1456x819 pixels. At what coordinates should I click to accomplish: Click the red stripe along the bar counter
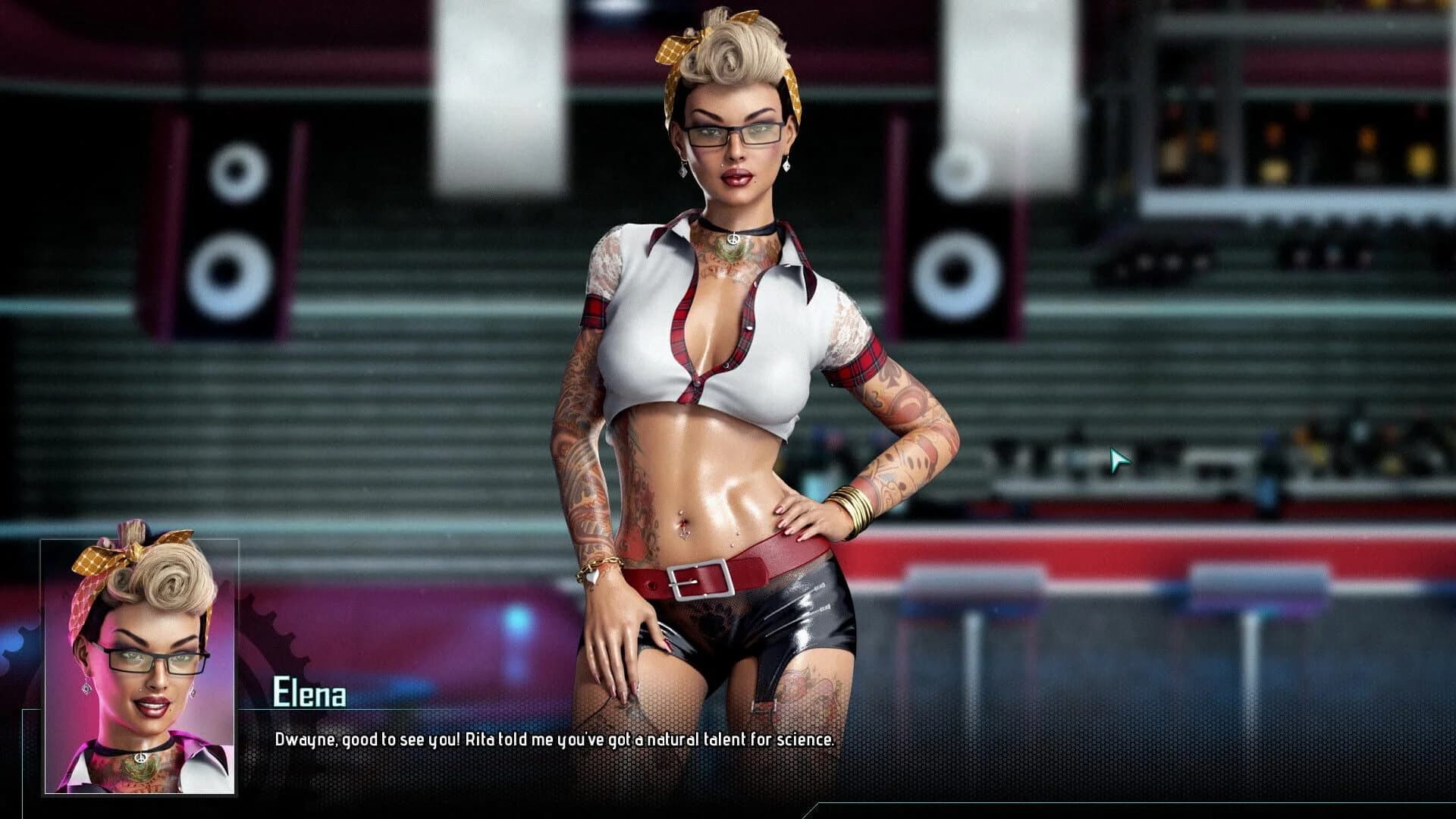coord(1137,548)
